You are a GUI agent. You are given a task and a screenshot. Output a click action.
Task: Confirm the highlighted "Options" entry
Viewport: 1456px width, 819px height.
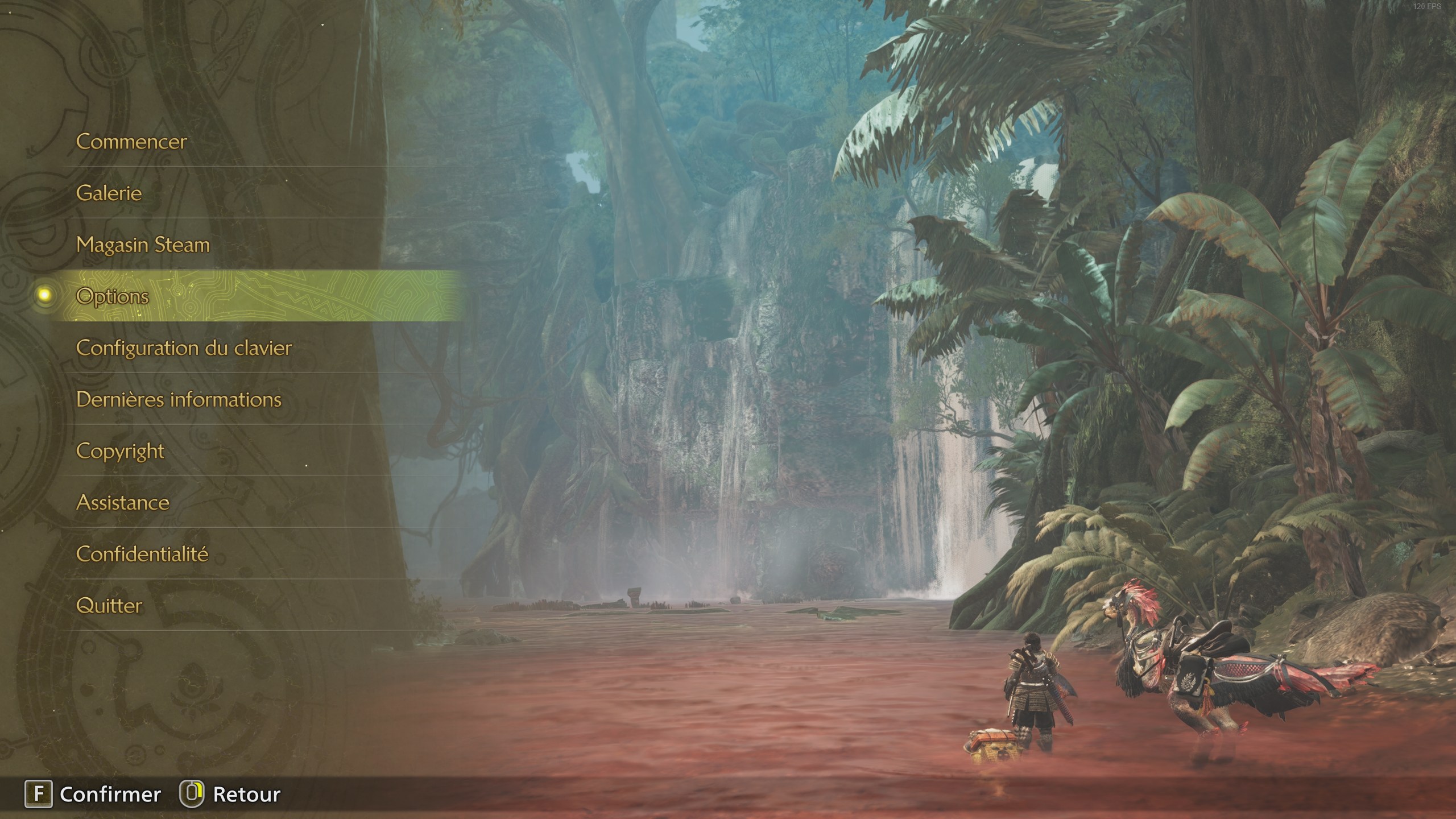112,297
